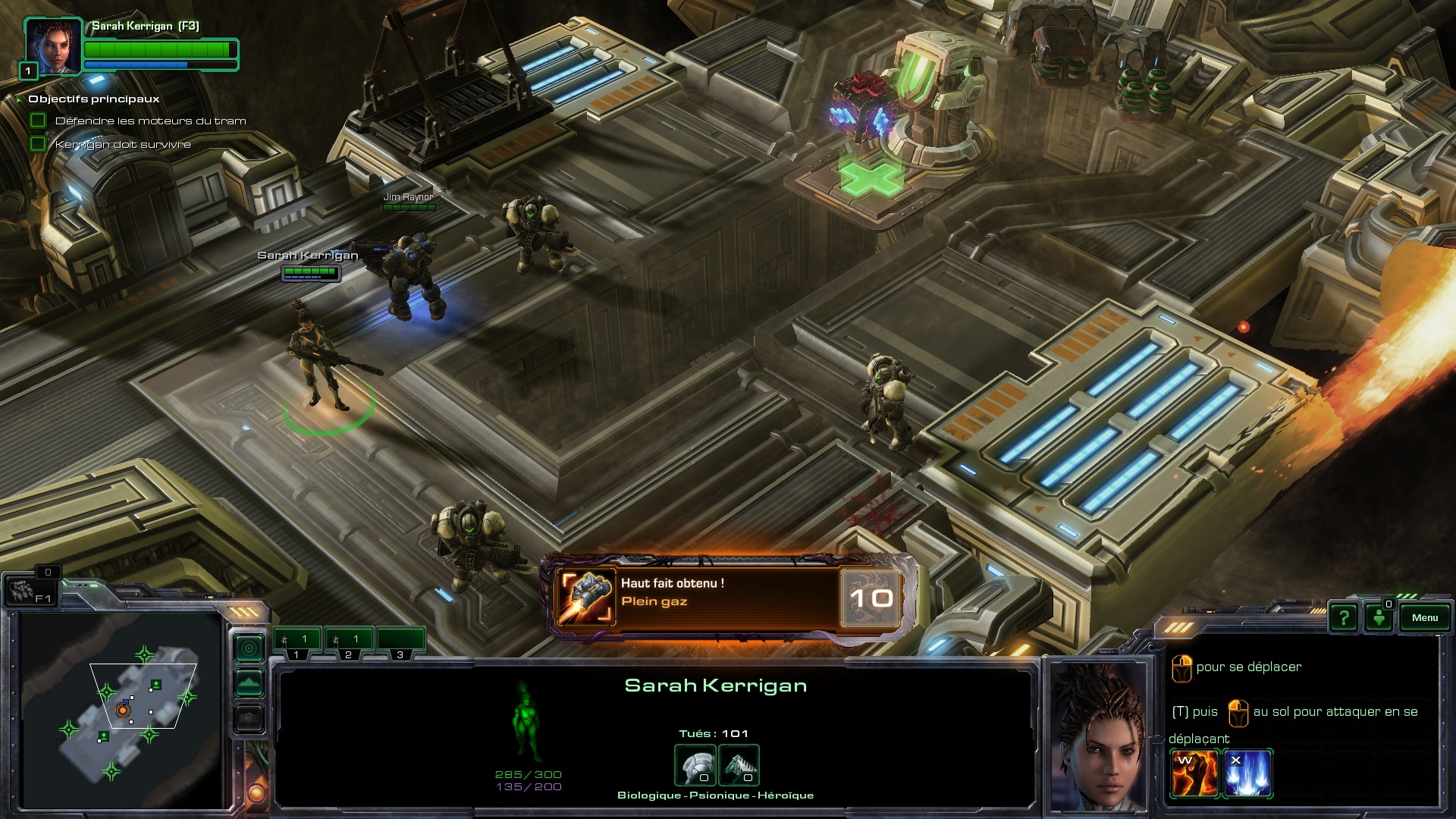Click the Objectifs principaux header
The width and height of the screenshot is (1456, 819).
tap(94, 99)
